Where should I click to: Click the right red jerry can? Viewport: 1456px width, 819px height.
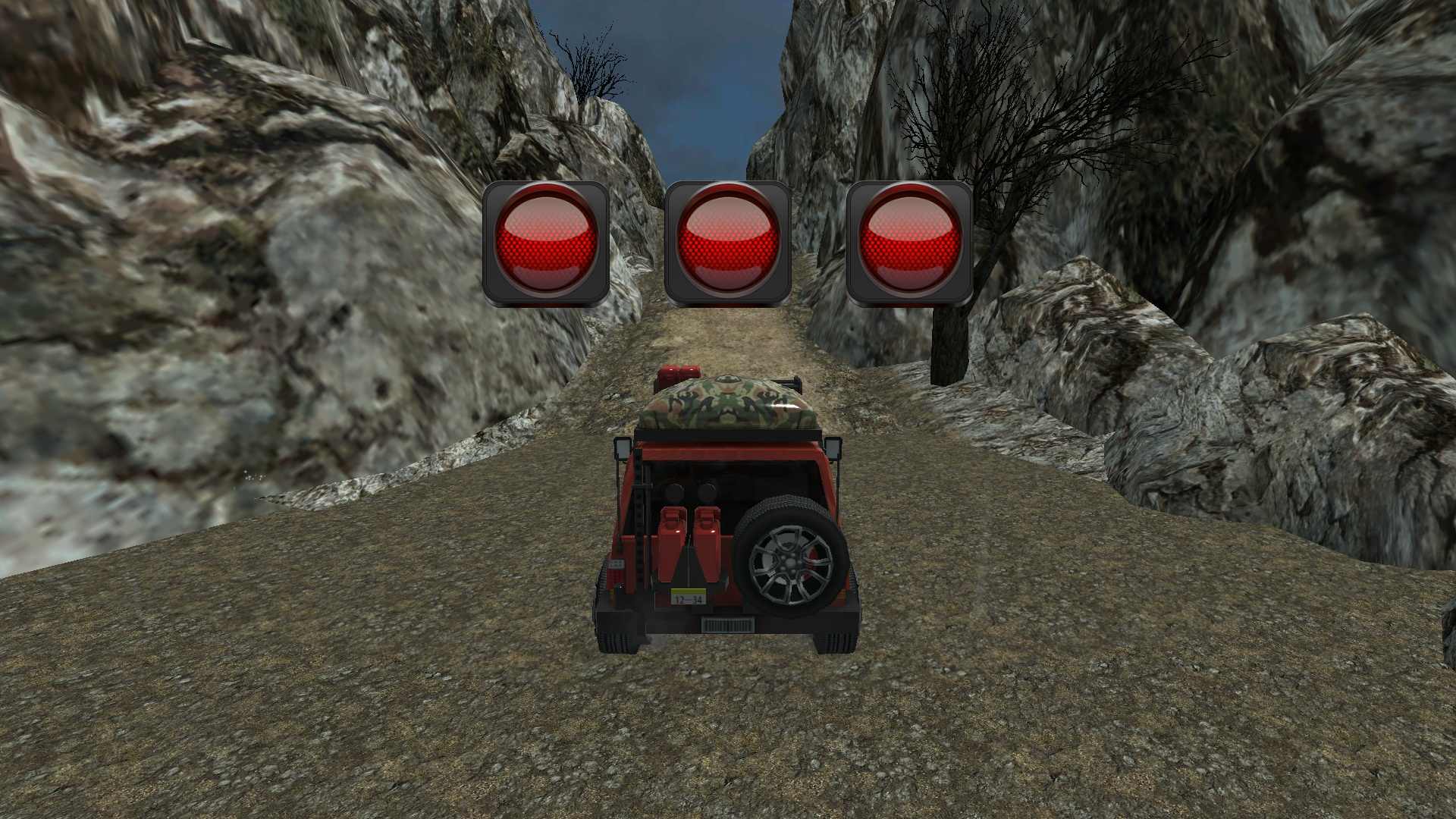tap(707, 541)
